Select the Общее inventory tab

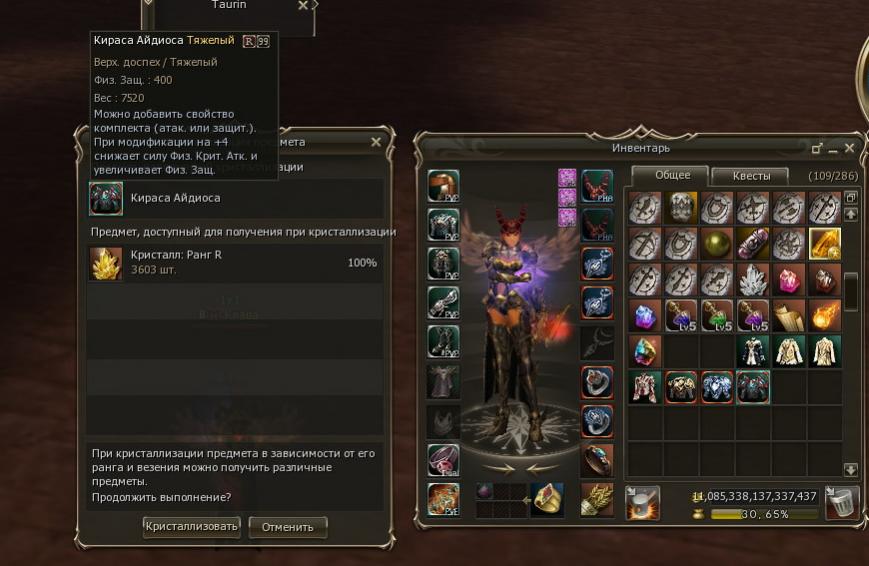click(672, 175)
